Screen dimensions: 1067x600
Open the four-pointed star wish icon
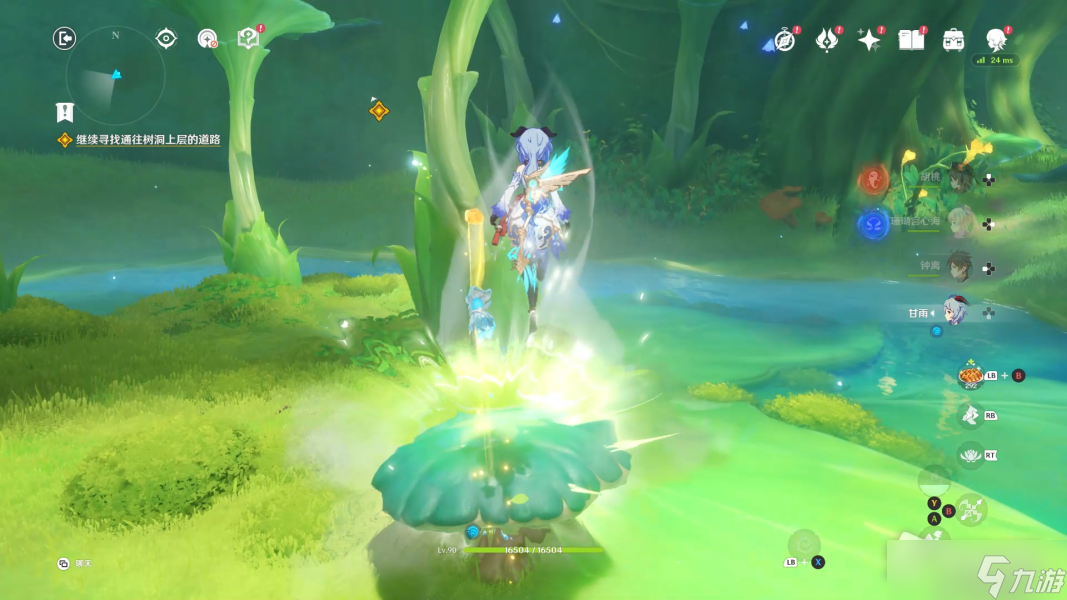[x=869, y=40]
